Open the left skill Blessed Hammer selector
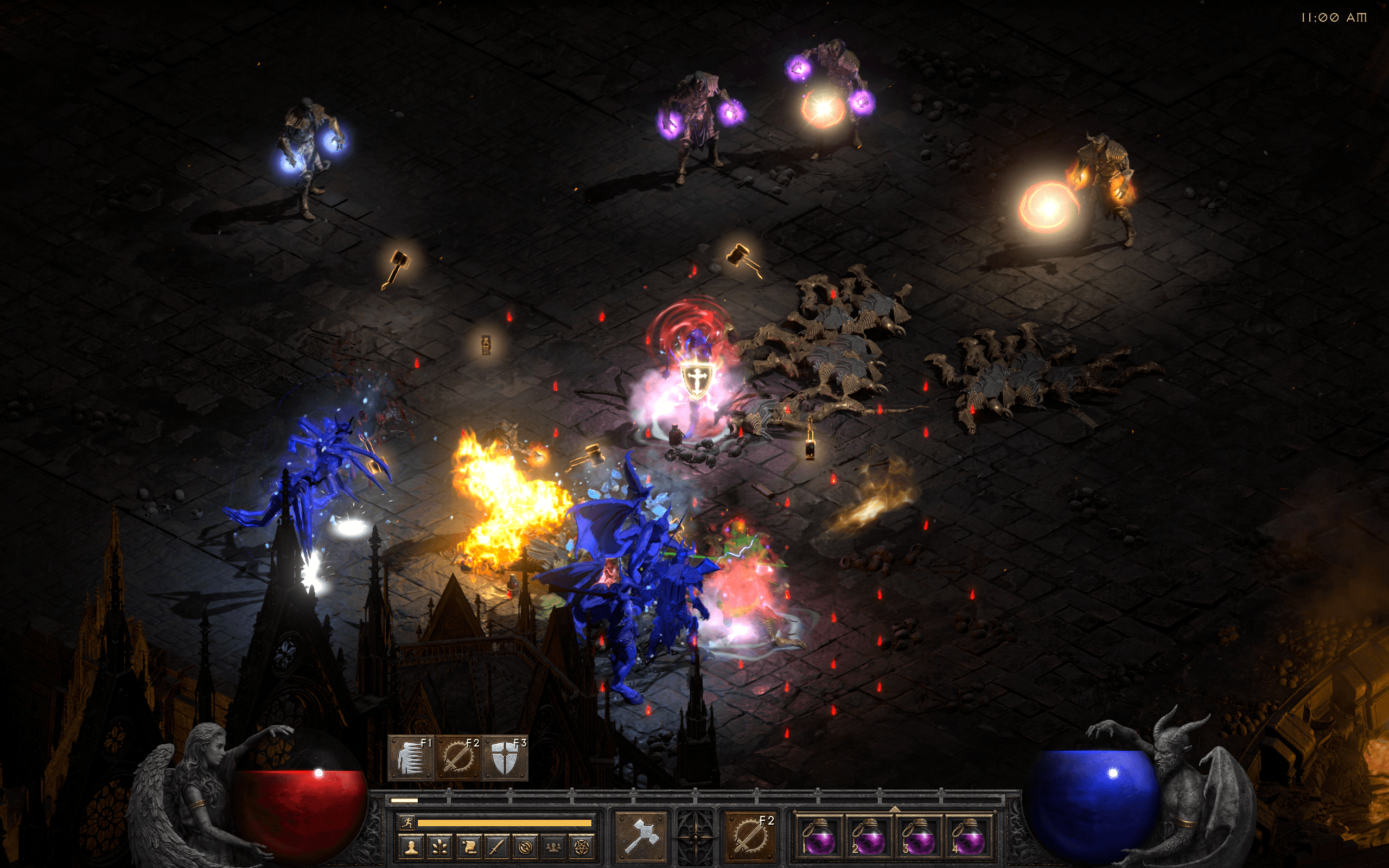 point(641,836)
